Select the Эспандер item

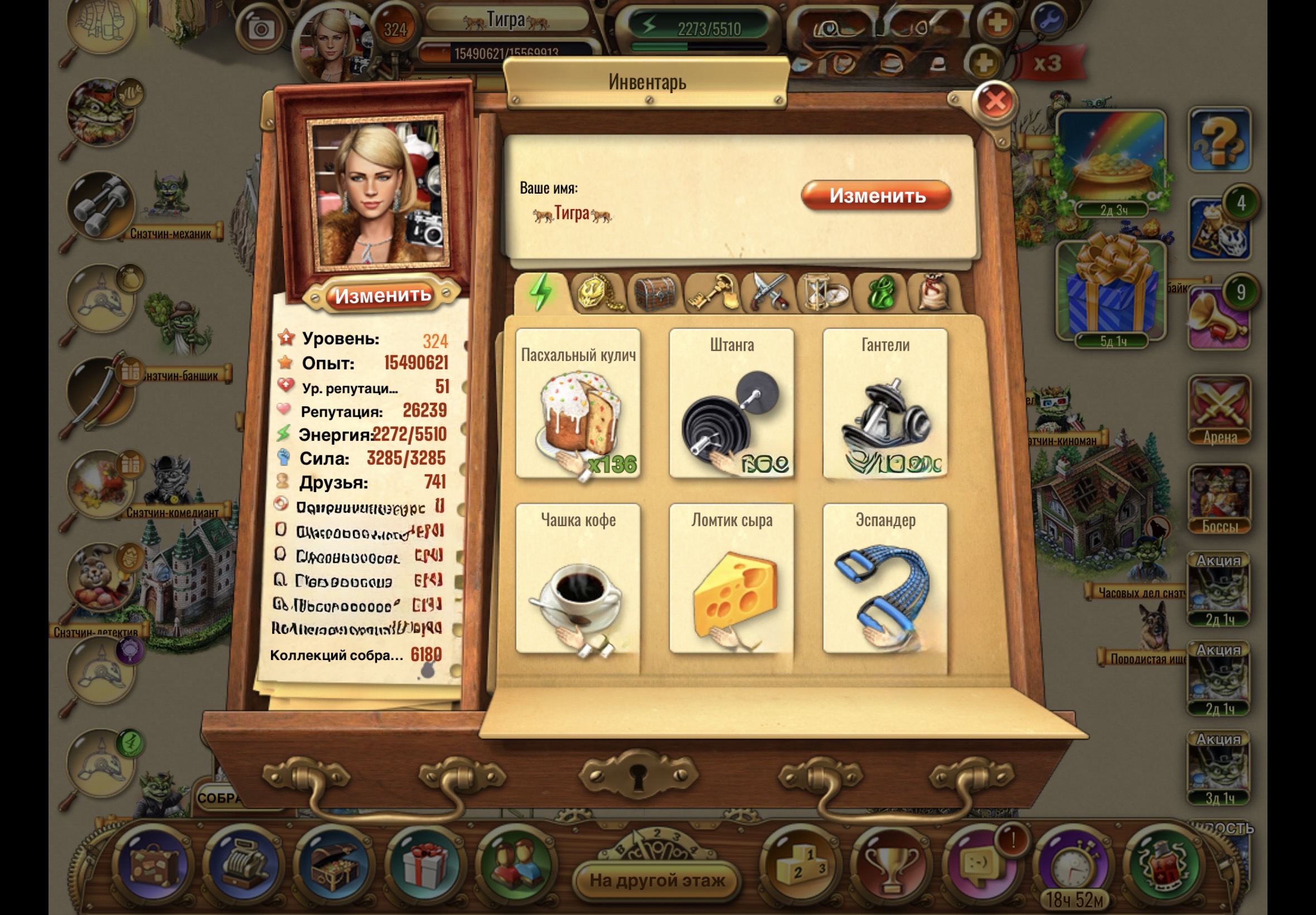pyautogui.click(x=885, y=579)
